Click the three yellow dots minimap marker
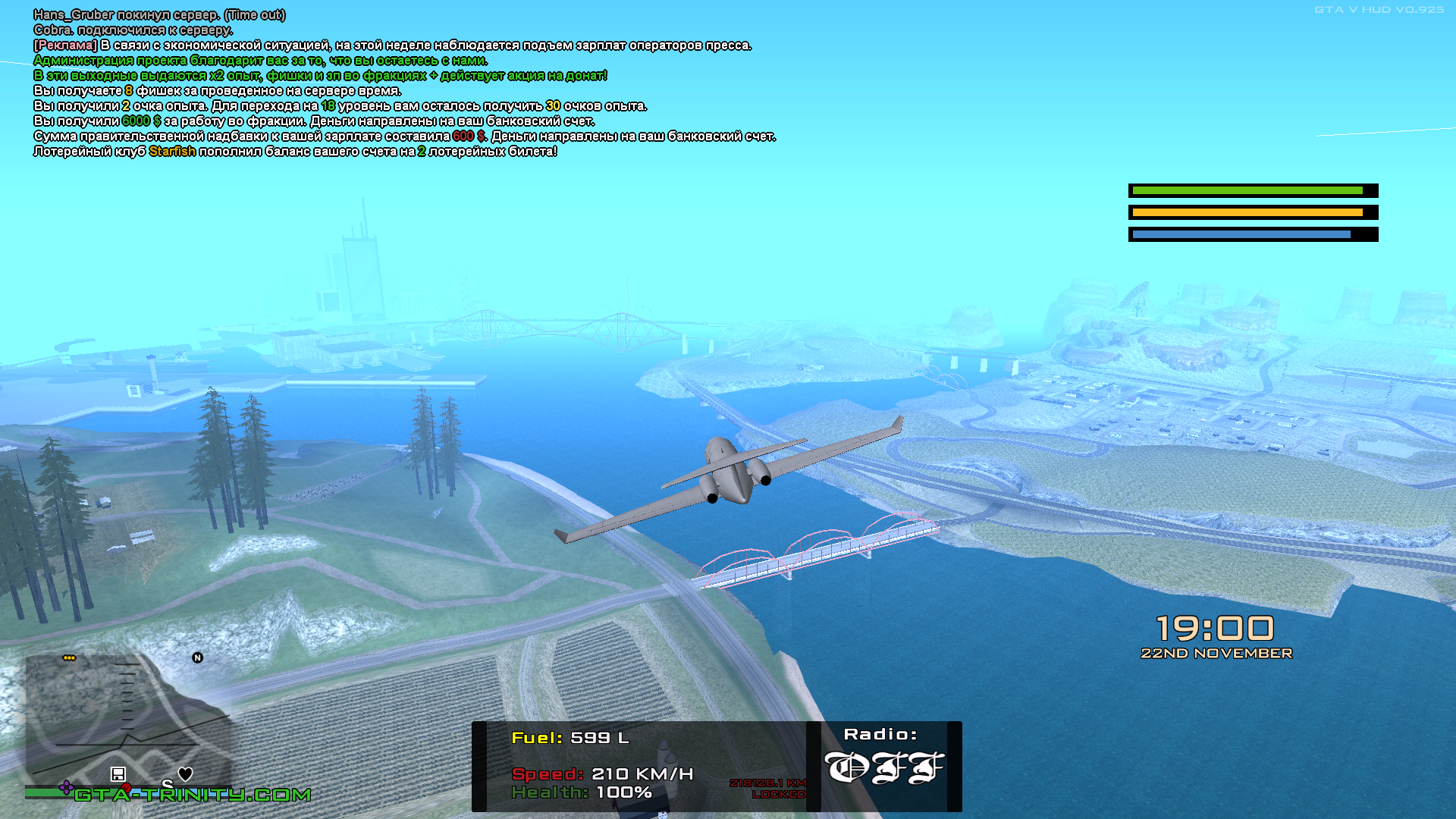The height and width of the screenshot is (819, 1456). [69, 657]
